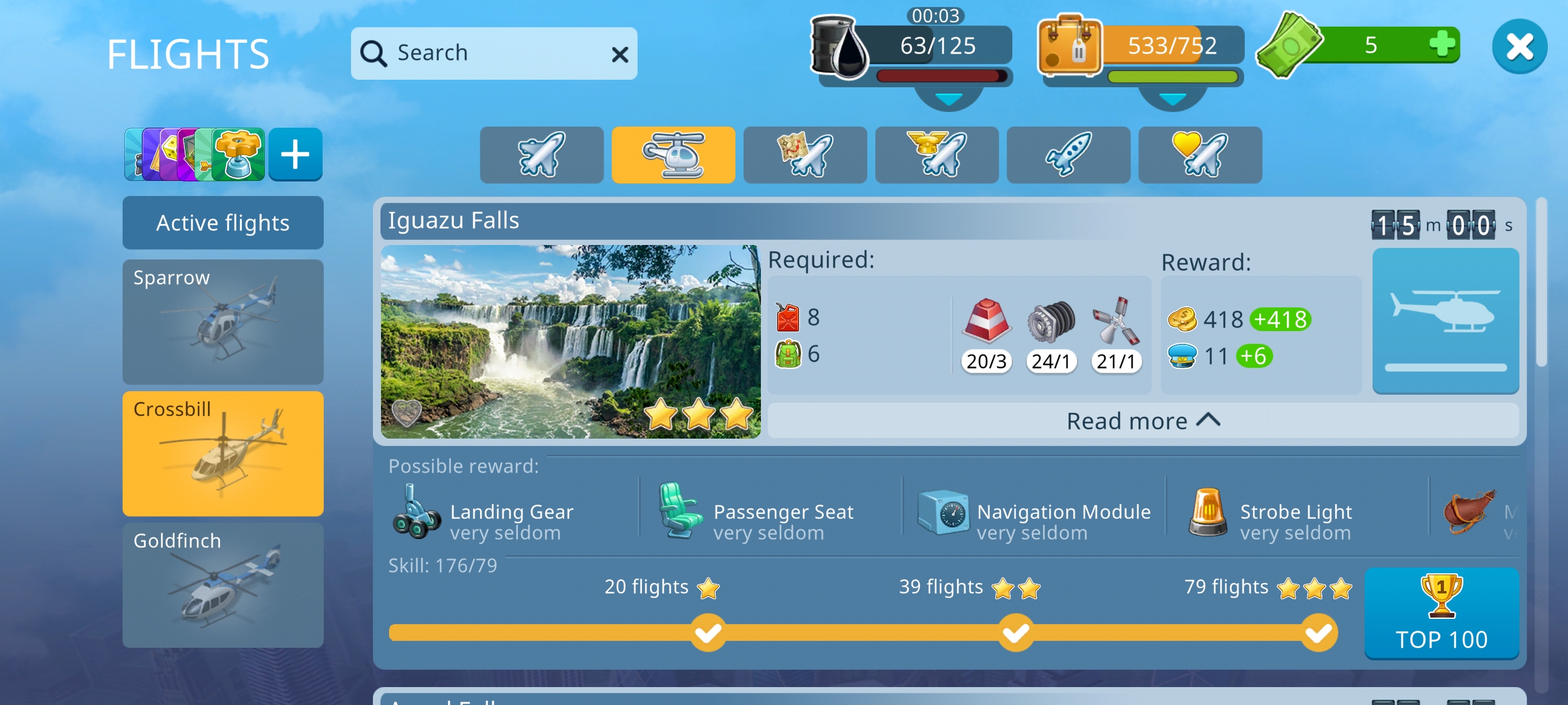The image size is (1568, 705).
Task: Open the Active flights list
Action: point(223,222)
